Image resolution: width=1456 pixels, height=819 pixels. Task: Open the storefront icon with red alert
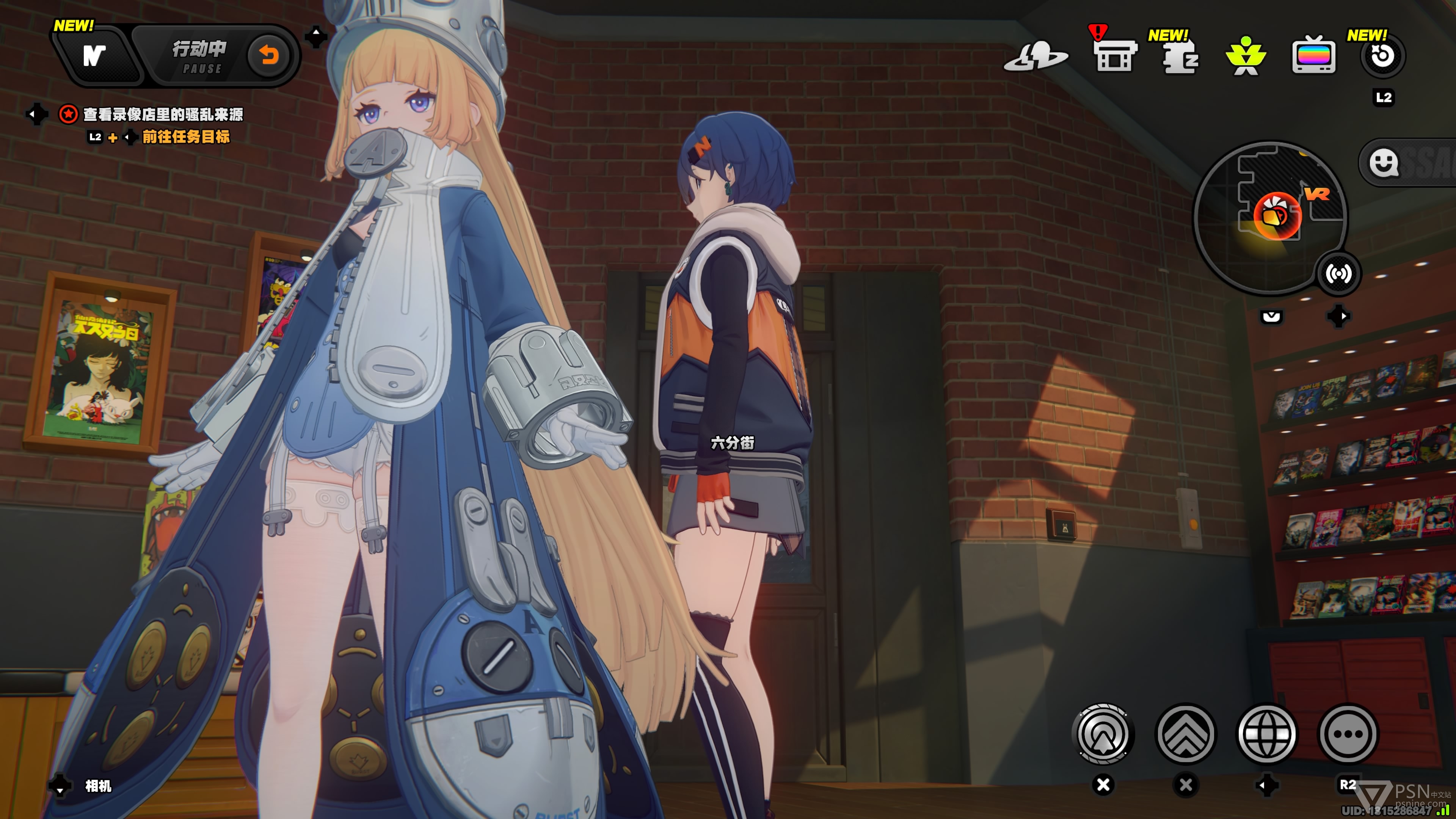click(1114, 55)
